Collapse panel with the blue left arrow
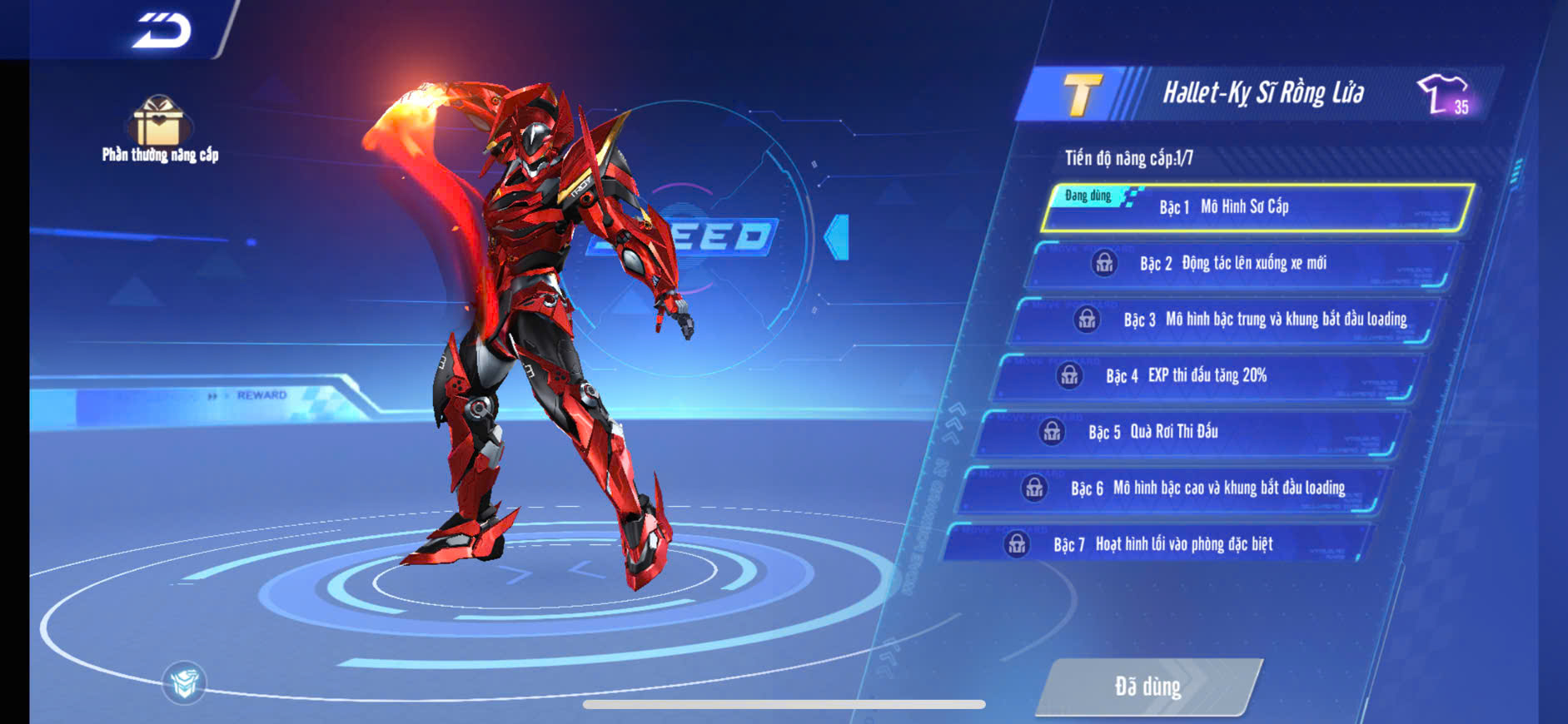 [x=837, y=237]
